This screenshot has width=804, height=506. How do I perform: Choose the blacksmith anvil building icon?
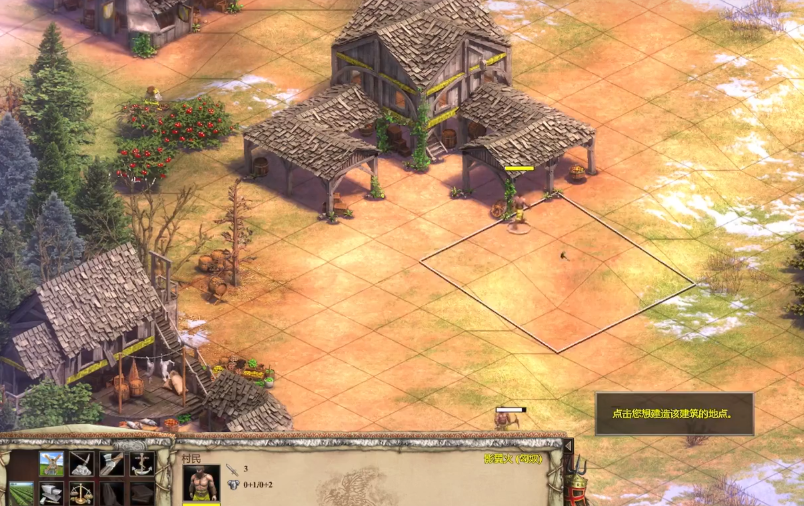(x=52, y=493)
